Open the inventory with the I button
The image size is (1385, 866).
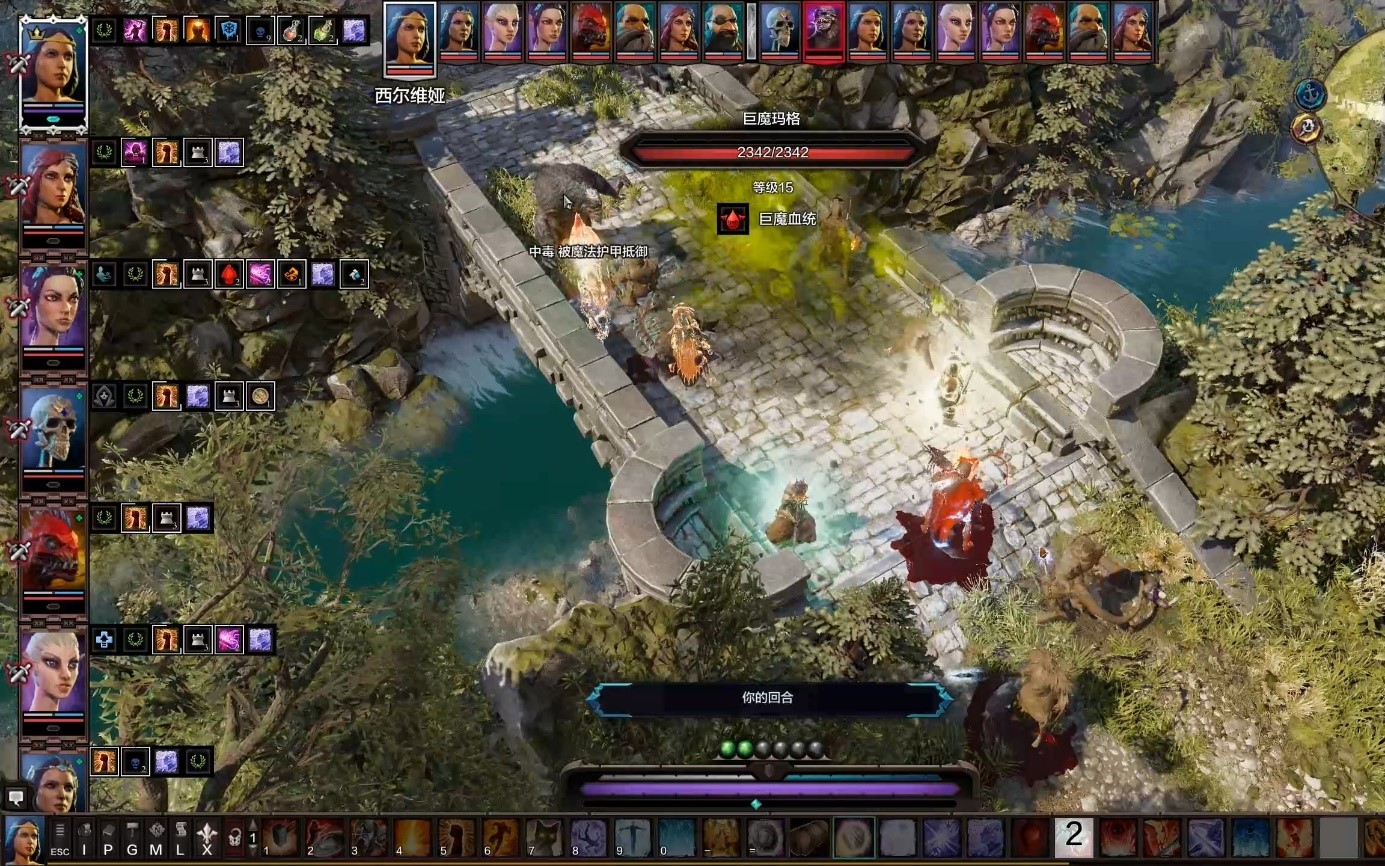(x=84, y=838)
